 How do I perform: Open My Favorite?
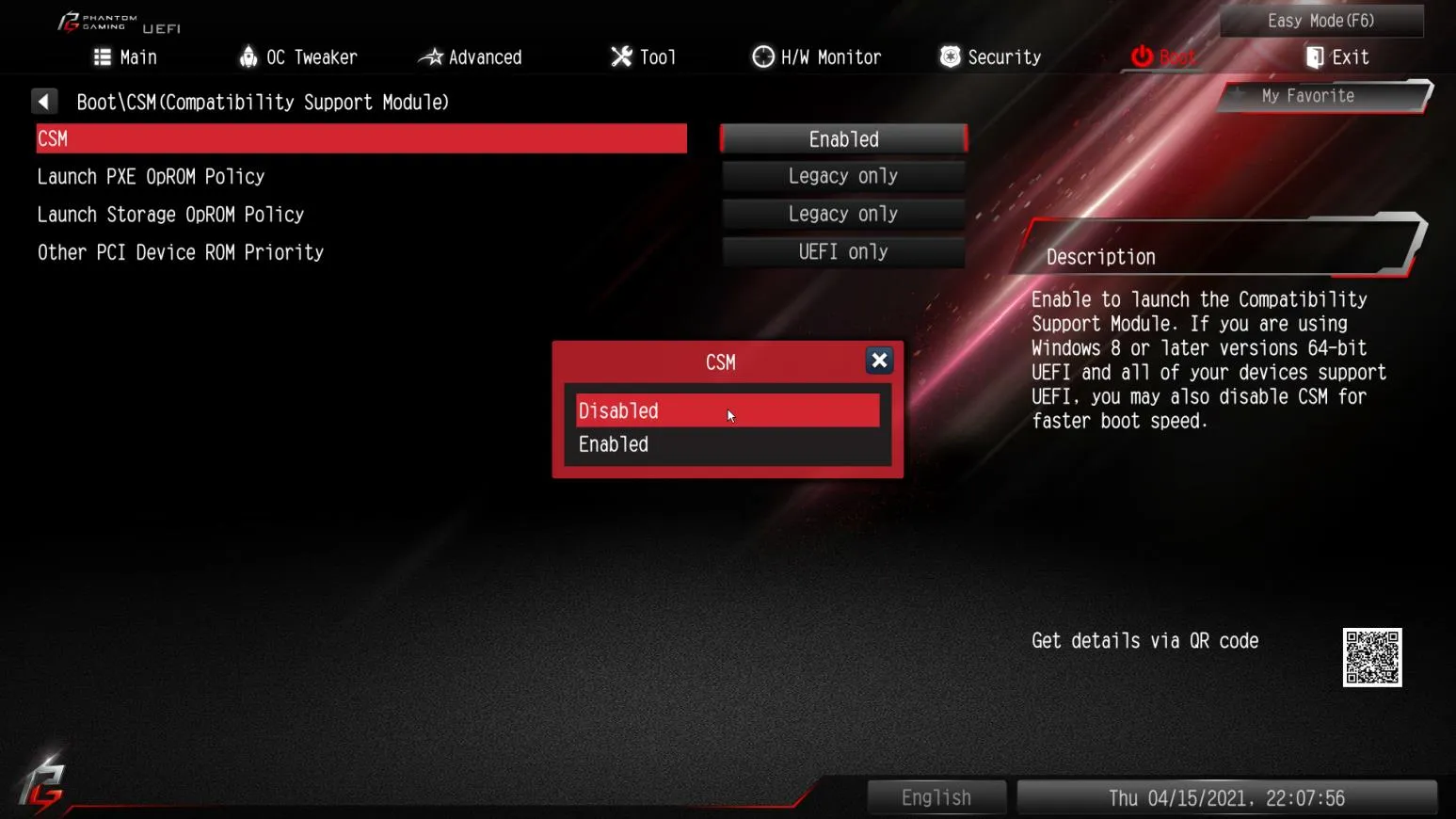(x=1307, y=96)
